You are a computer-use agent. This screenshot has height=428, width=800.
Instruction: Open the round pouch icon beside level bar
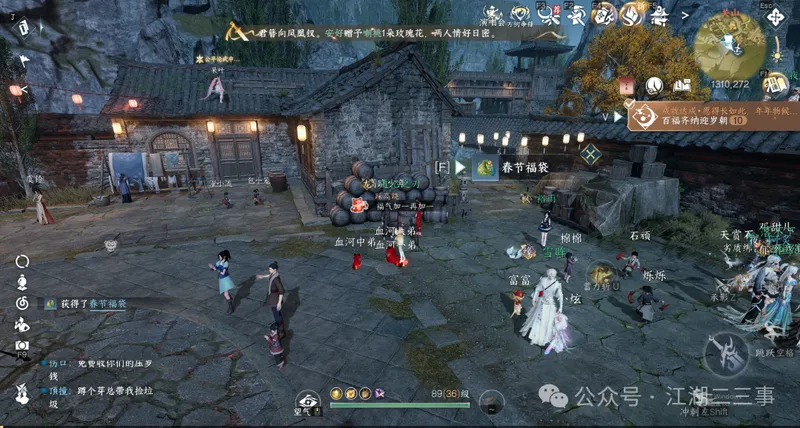coord(491,401)
